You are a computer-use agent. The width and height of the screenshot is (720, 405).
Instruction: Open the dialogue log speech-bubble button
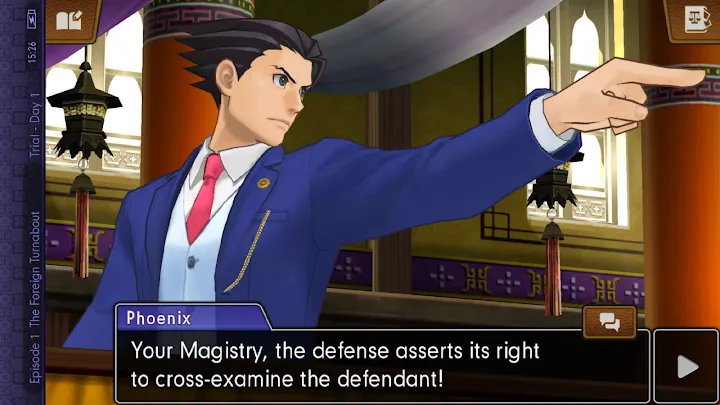tap(609, 322)
